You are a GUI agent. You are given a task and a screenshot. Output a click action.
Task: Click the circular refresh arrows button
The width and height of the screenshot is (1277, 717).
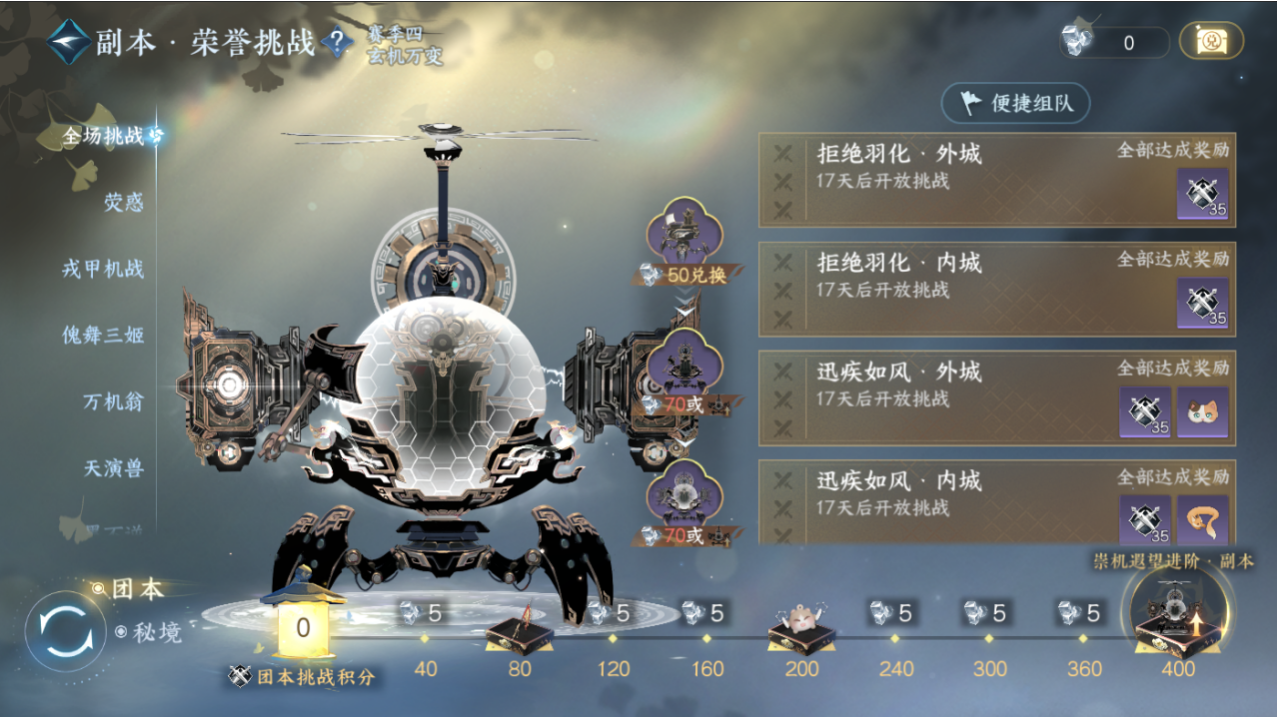point(65,632)
